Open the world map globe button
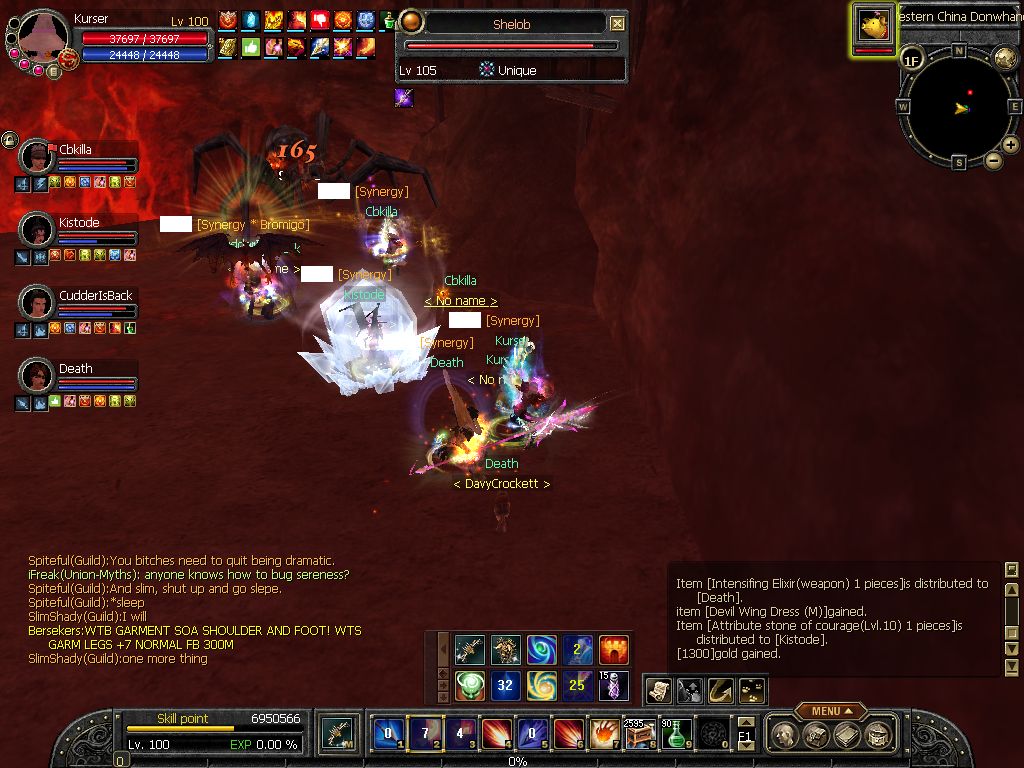 (1005, 57)
